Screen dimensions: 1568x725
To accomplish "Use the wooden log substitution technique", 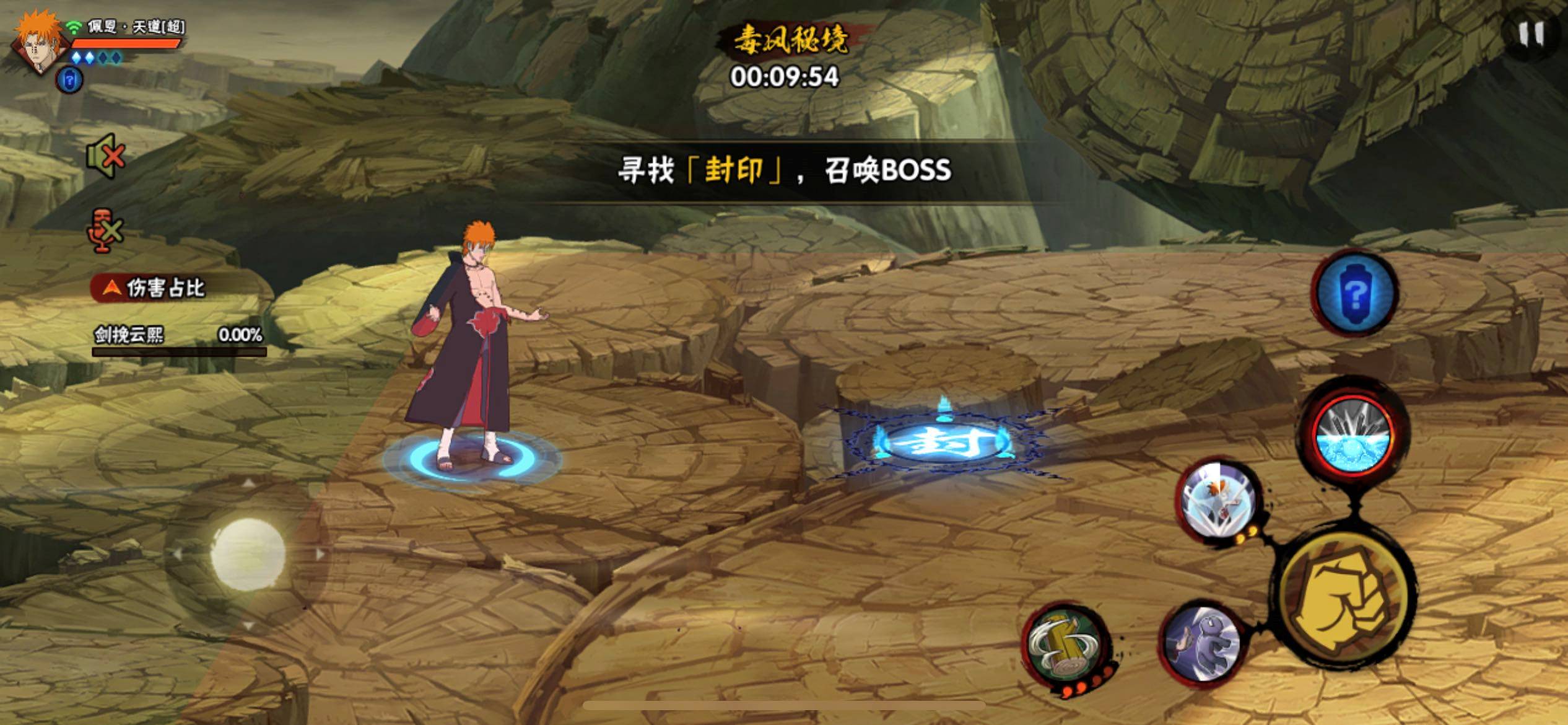I will point(1064,646).
